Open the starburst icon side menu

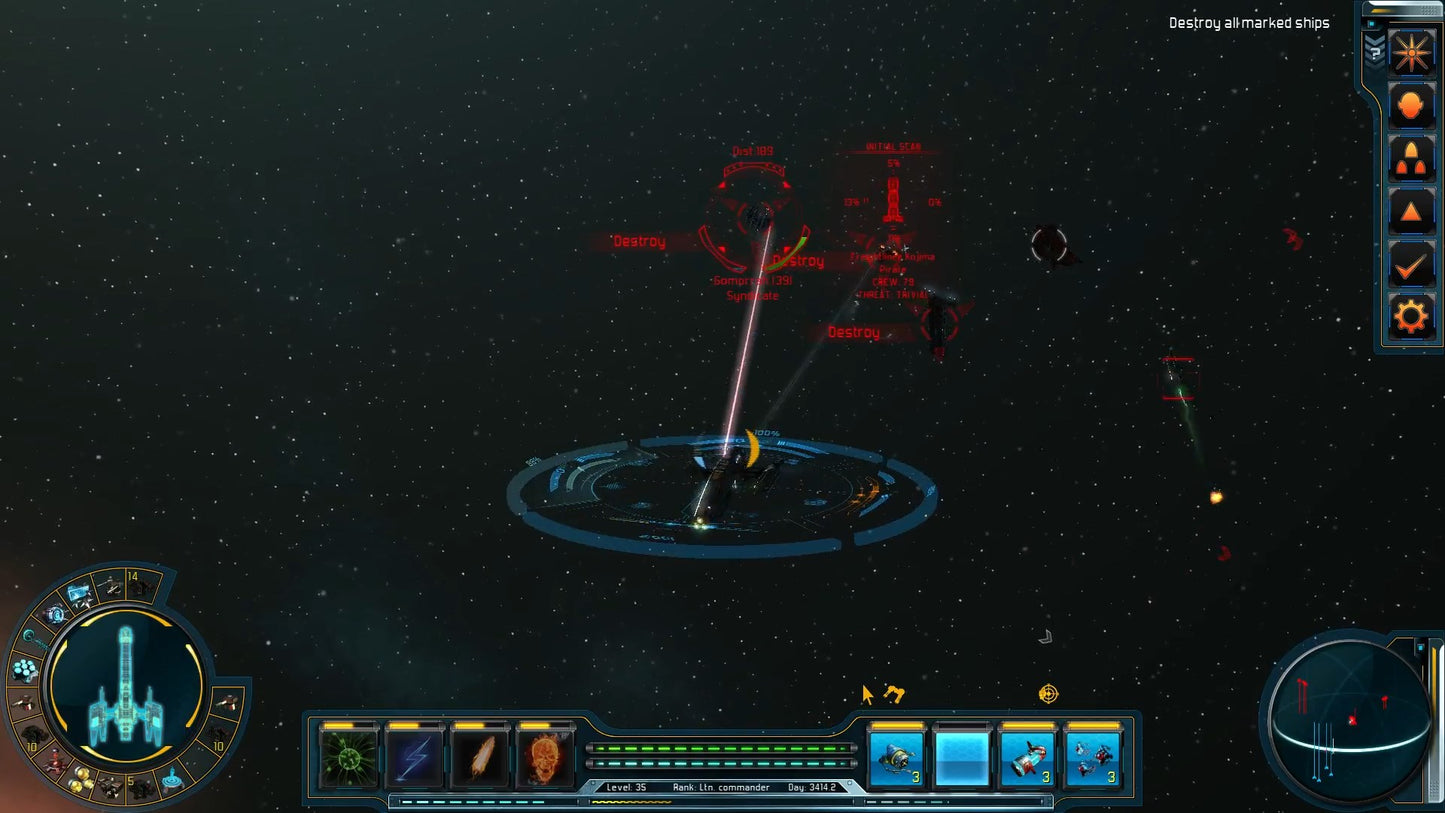point(1411,51)
